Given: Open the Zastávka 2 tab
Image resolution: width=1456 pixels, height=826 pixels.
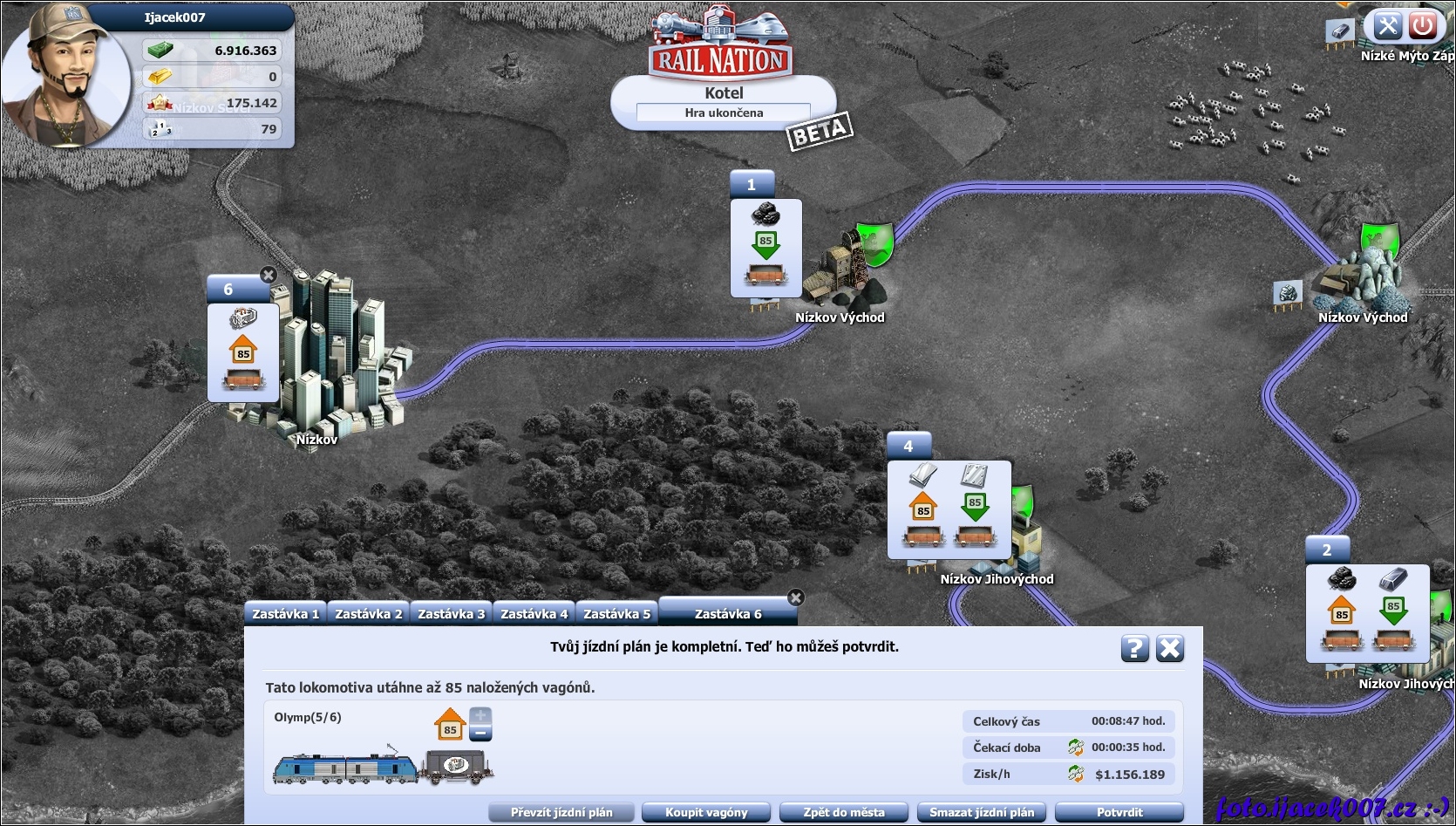Looking at the screenshot, I should [x=368, y=614].
